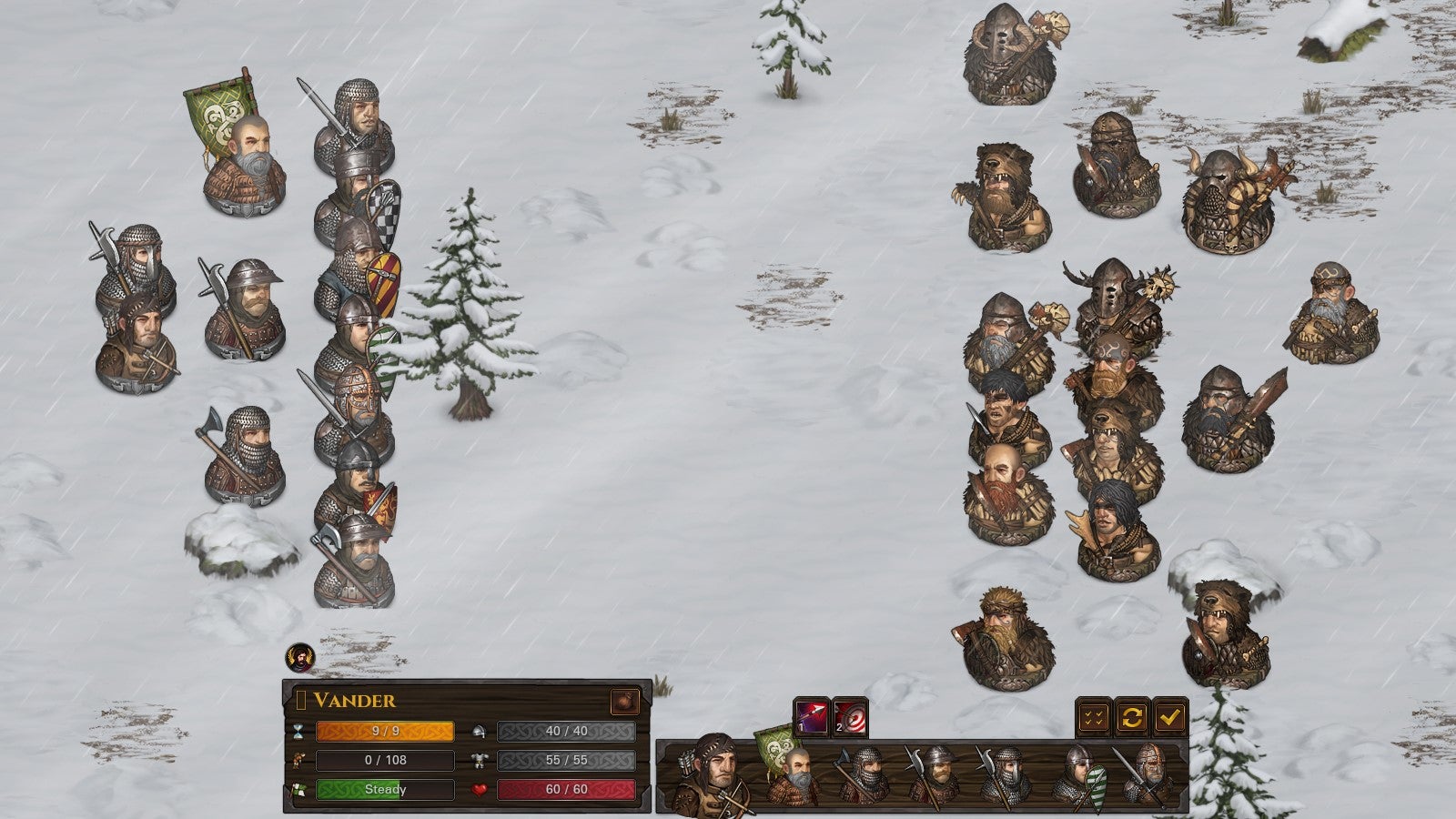Screen dimensions: 1456x819
Task: Click the fatigue figure icon on Vander's panel
Action: tap(297, 761)
